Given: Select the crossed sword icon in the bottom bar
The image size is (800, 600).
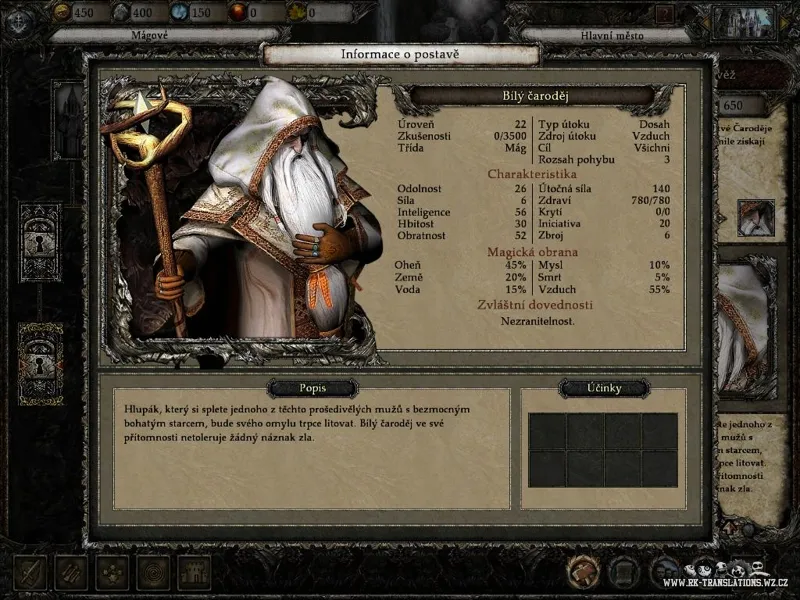Looking at the screenshot, I should pos(29,573).
